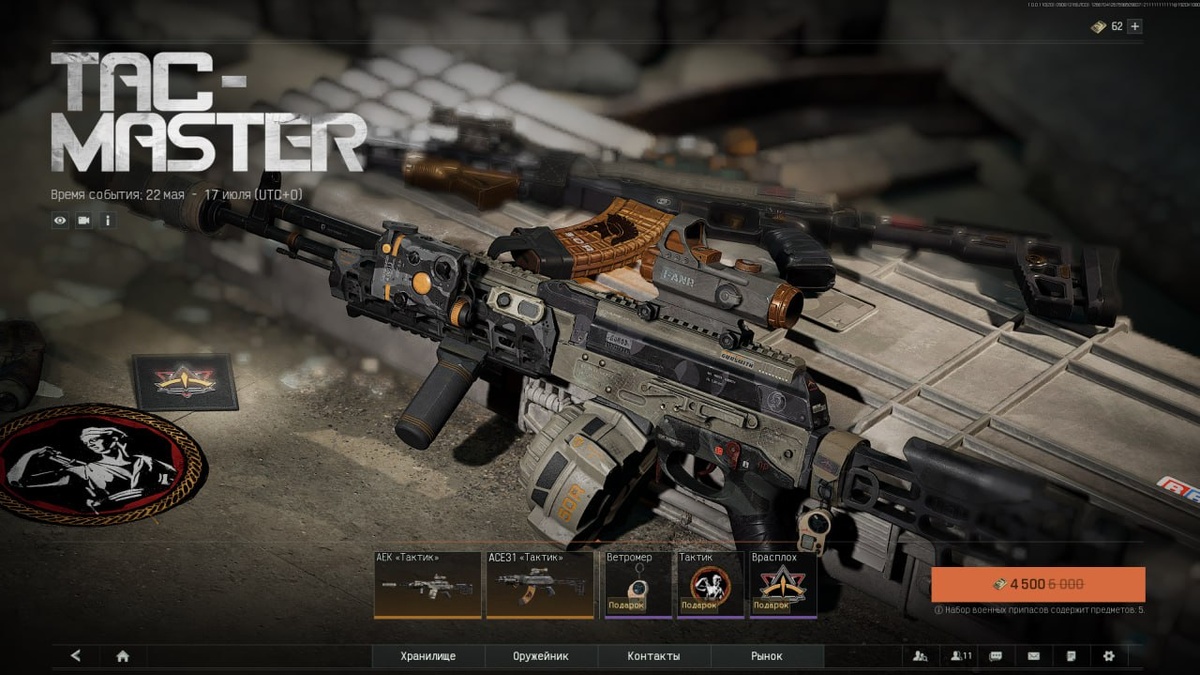1200x675 pixels.
Task: Toggle the eye preview icon
Action: [x=60, y=220]
